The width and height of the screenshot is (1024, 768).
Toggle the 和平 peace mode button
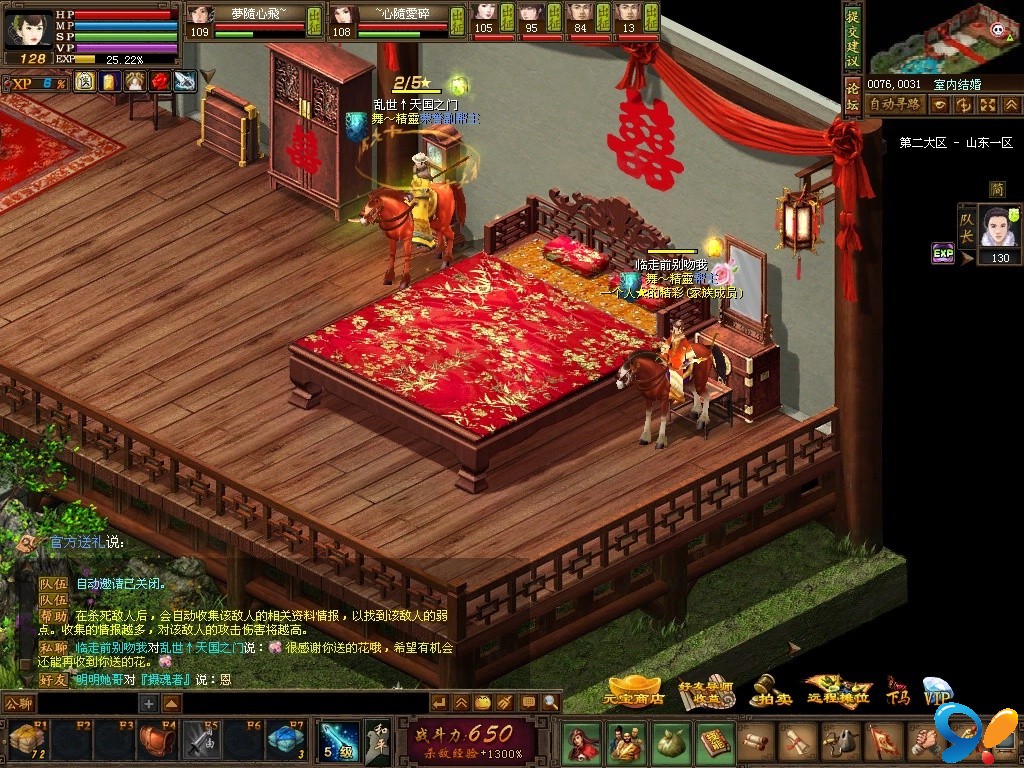click(x=377, y=741)
